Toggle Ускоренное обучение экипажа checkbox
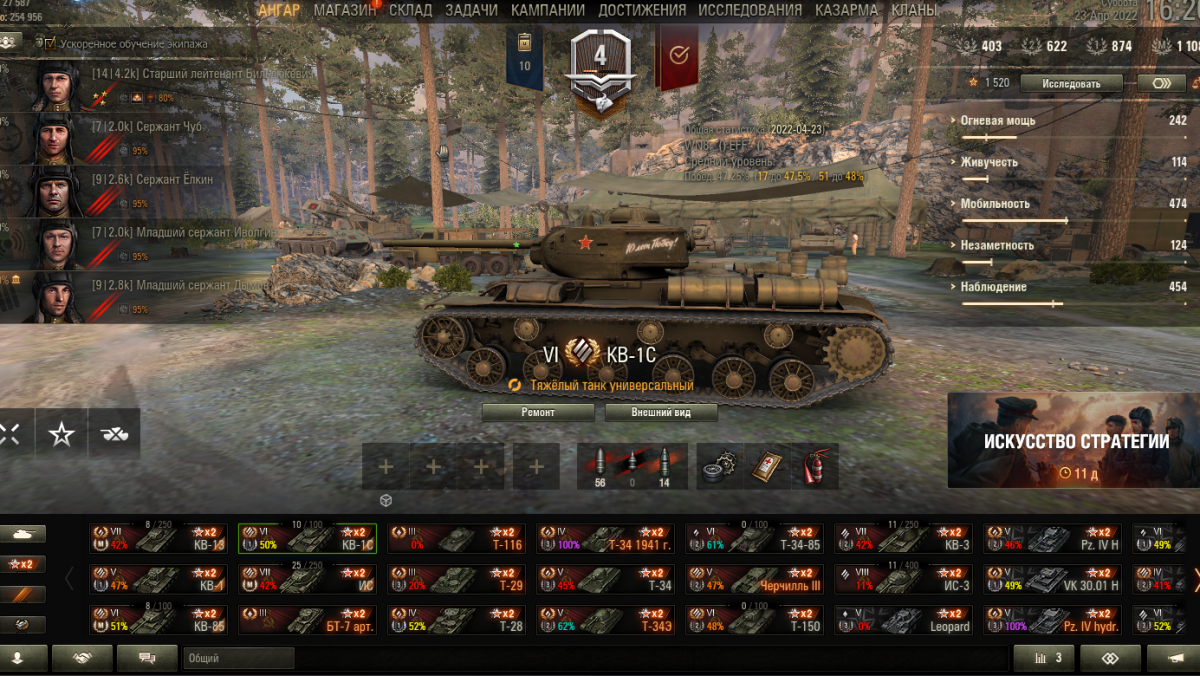The width and height of the screenshot is (1200, 676). pos(50,44)
